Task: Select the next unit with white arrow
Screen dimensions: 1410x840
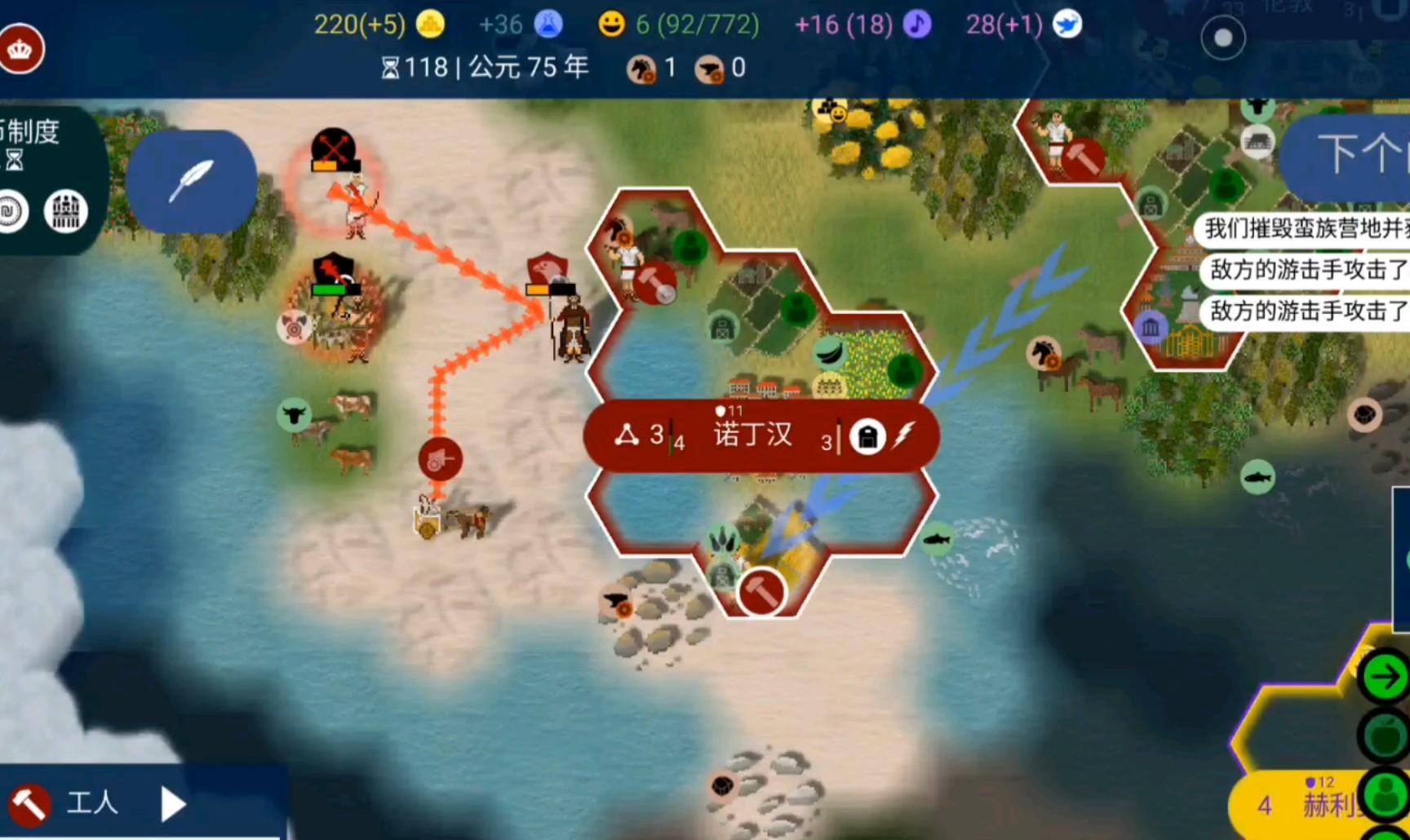Action: [173, 804]
